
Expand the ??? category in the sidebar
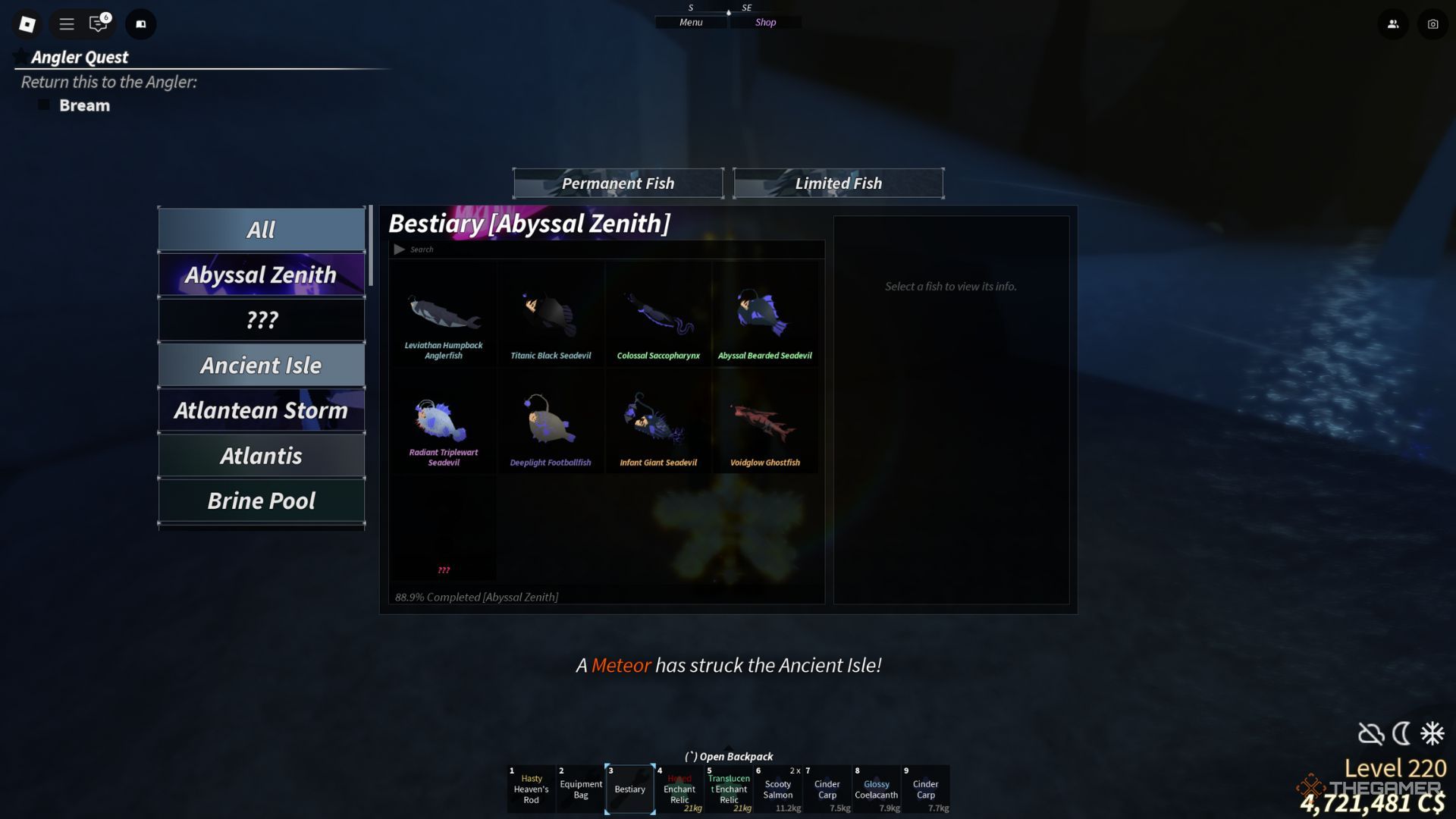tap(262, 319)
